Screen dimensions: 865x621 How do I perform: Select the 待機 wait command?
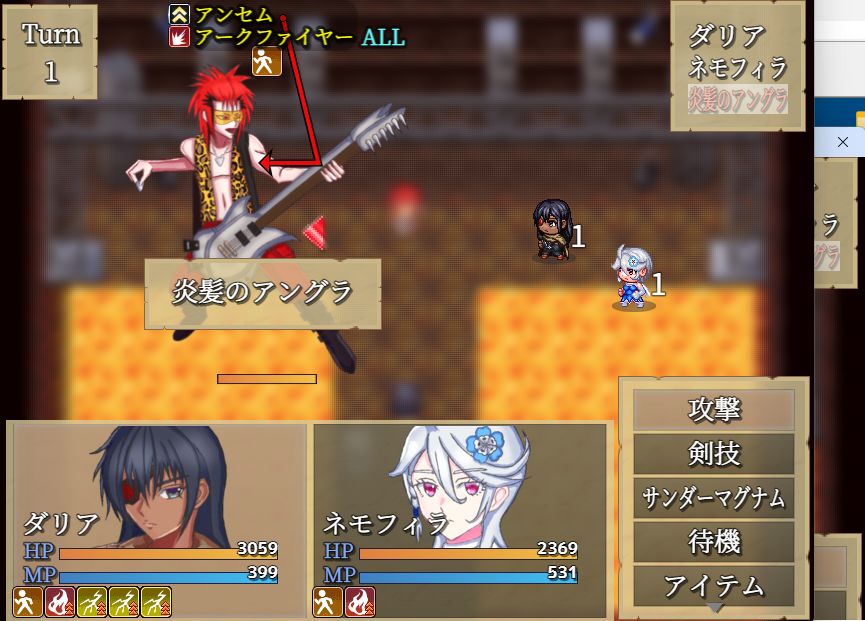(x=714, y=542)
